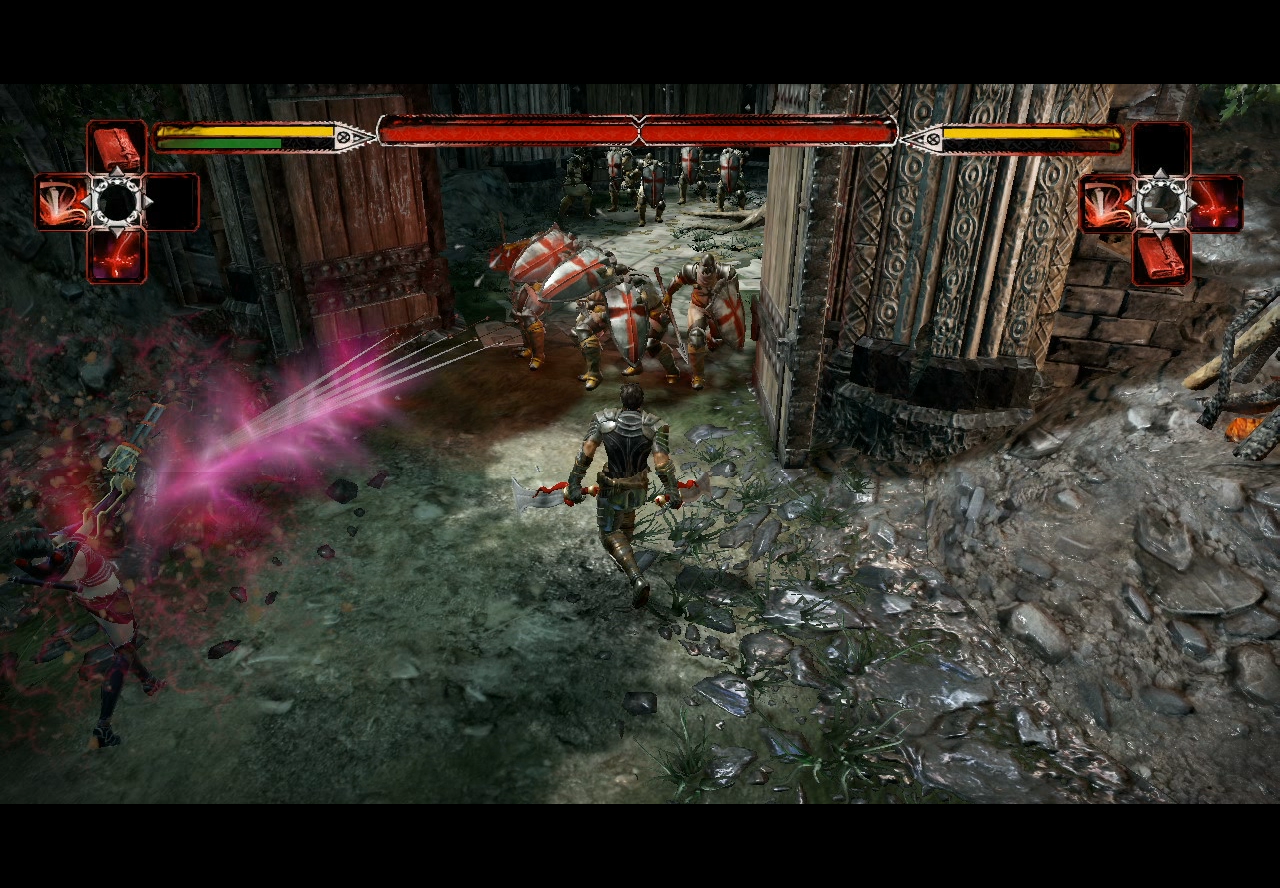Screen dimensions: 1280x888
Task: Click the left-pointing arrow on the right skill selector
Action: coord(1131,203)
